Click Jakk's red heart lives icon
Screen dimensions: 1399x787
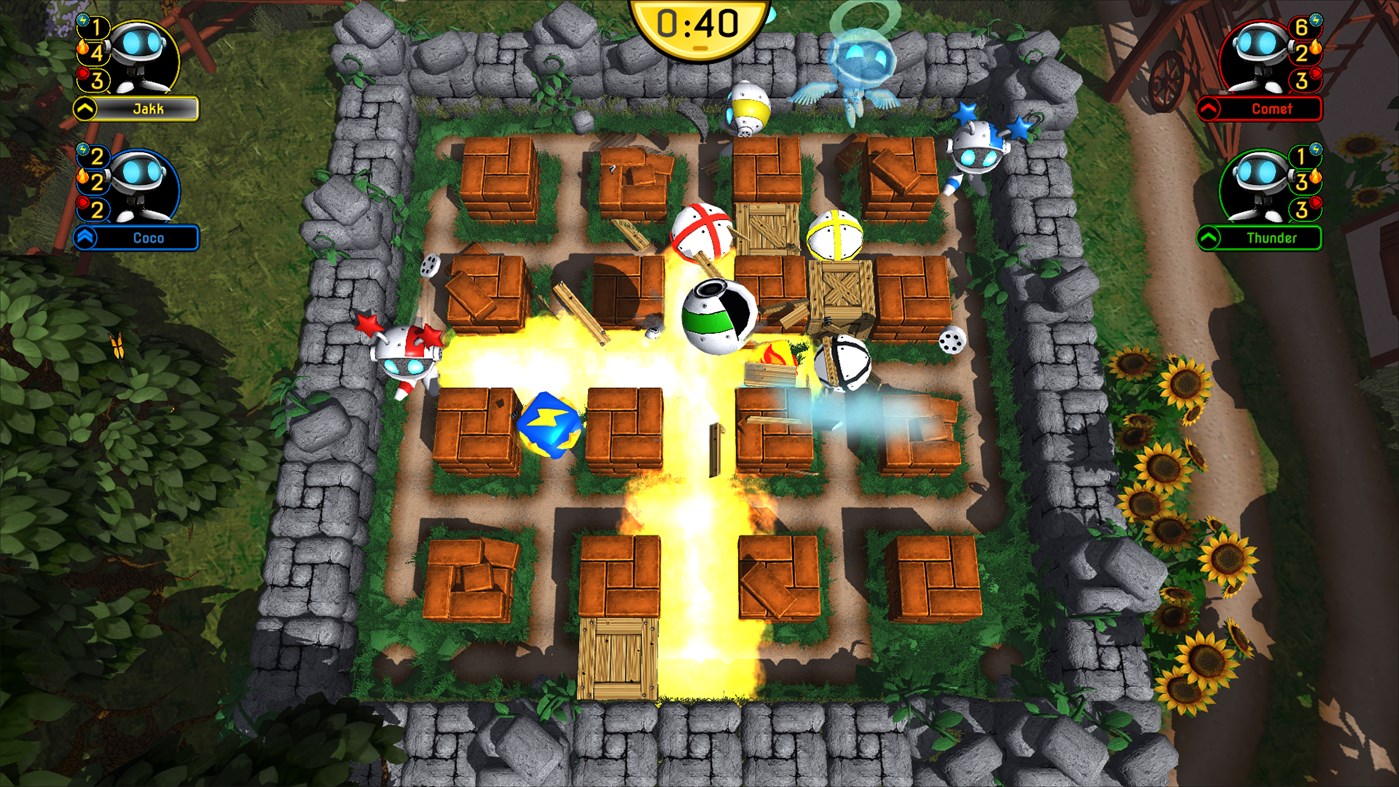84,72
